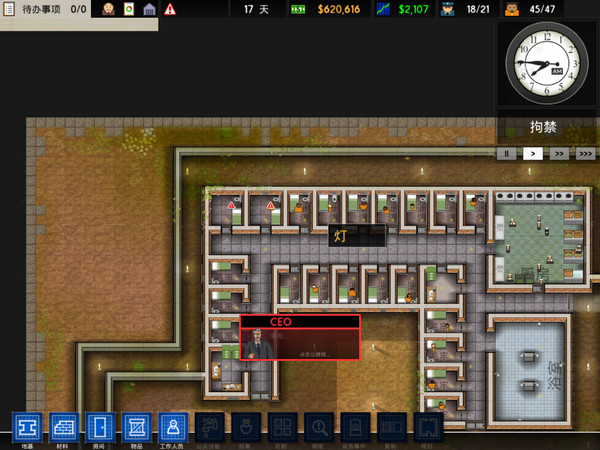The width and height of the screenshot is (600, 450).
Task: Set game speed to normal single arrow
Action: tap(534, 154)
